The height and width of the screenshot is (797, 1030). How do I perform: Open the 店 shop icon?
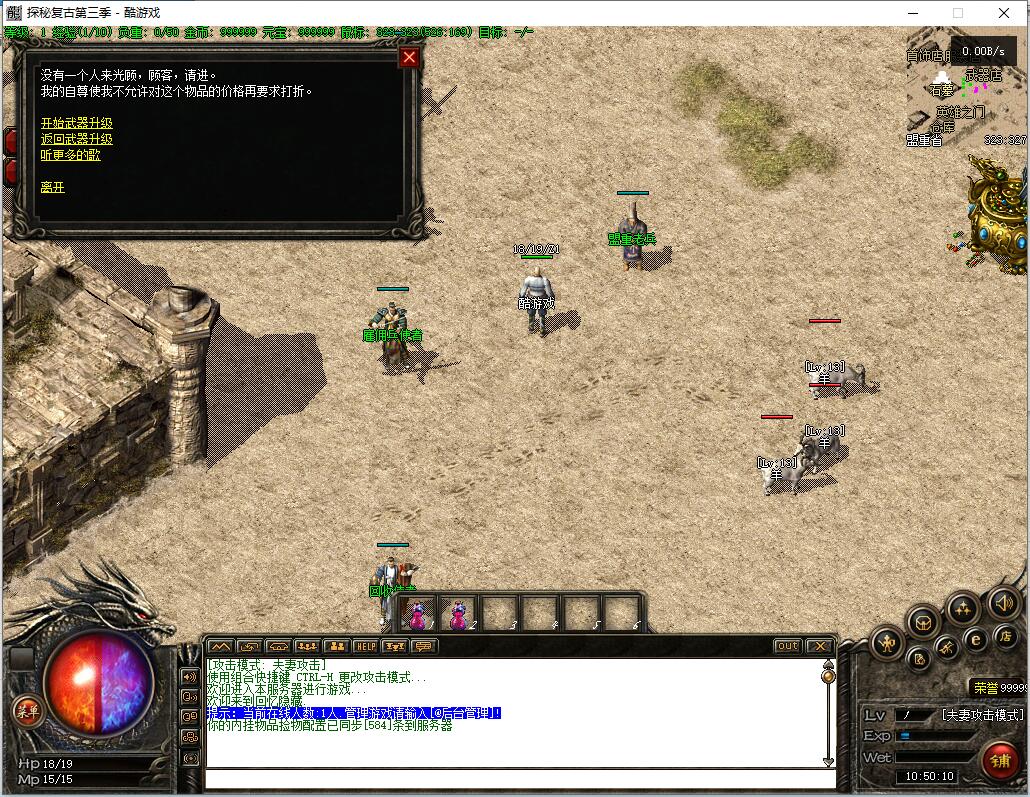point(1005,636)
